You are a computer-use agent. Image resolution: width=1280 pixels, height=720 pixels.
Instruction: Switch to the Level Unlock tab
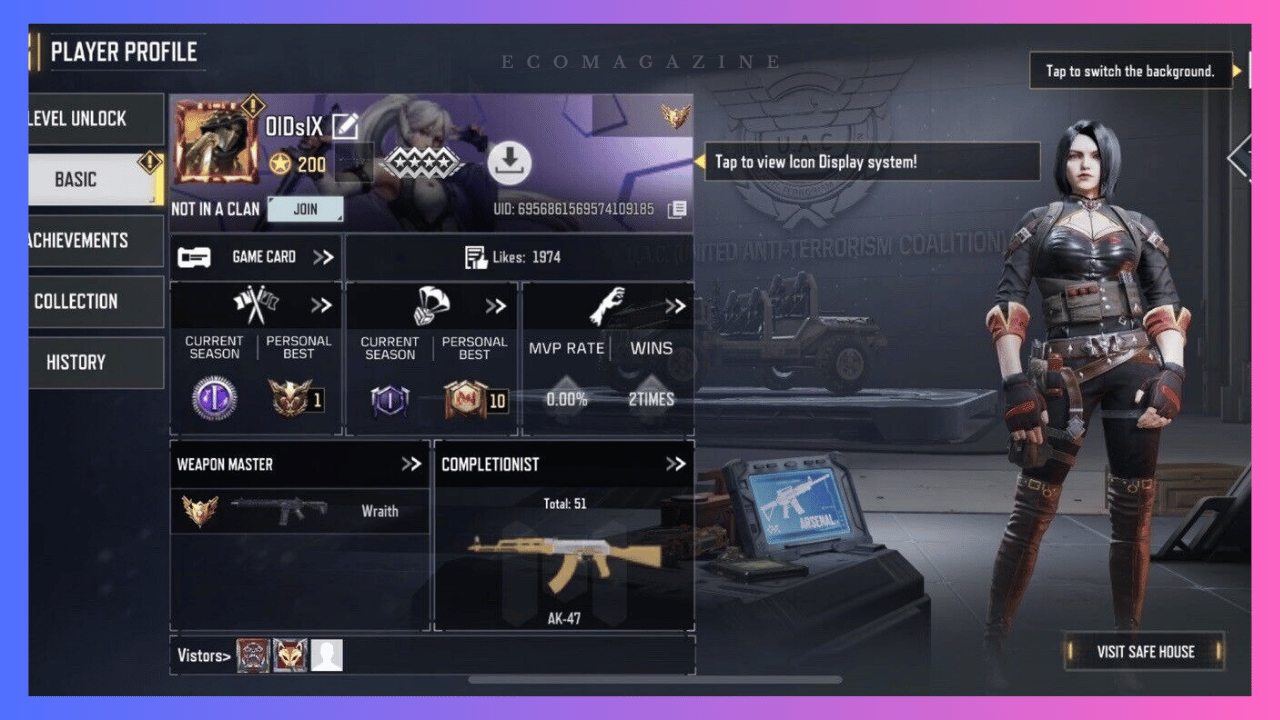95,119
